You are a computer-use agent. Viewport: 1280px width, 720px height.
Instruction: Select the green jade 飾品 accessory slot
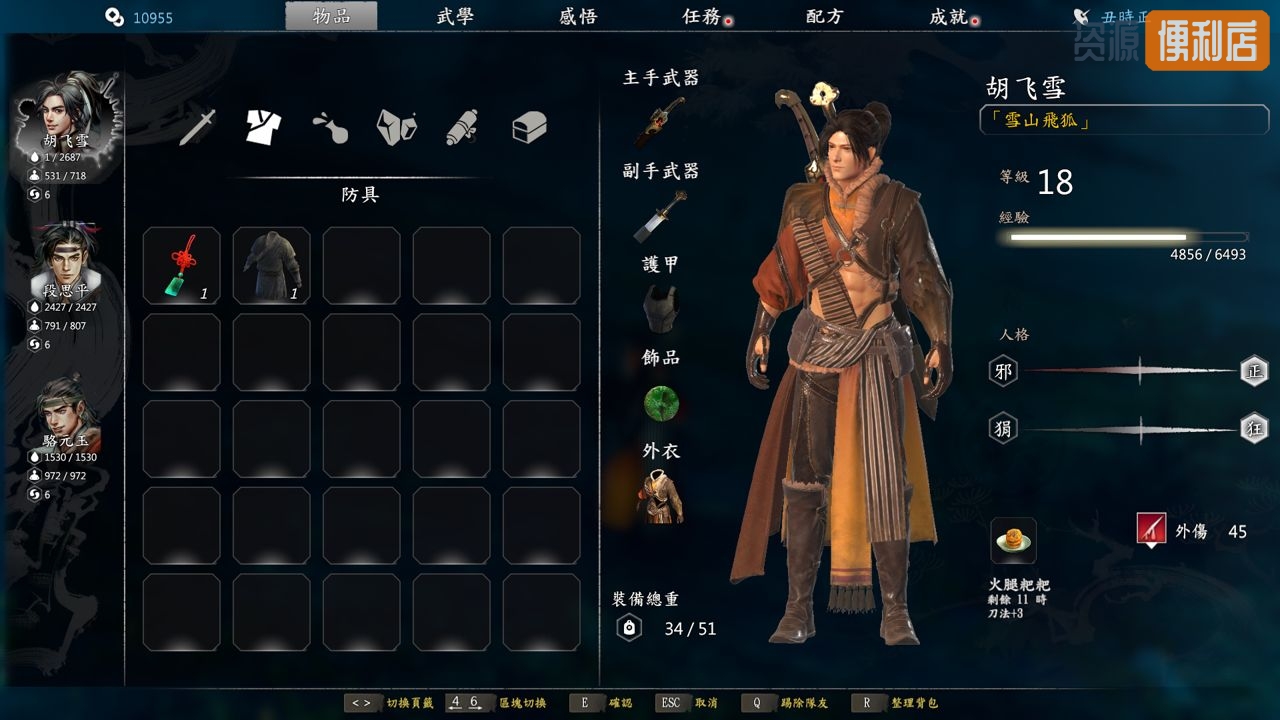[x=661, y=402]
